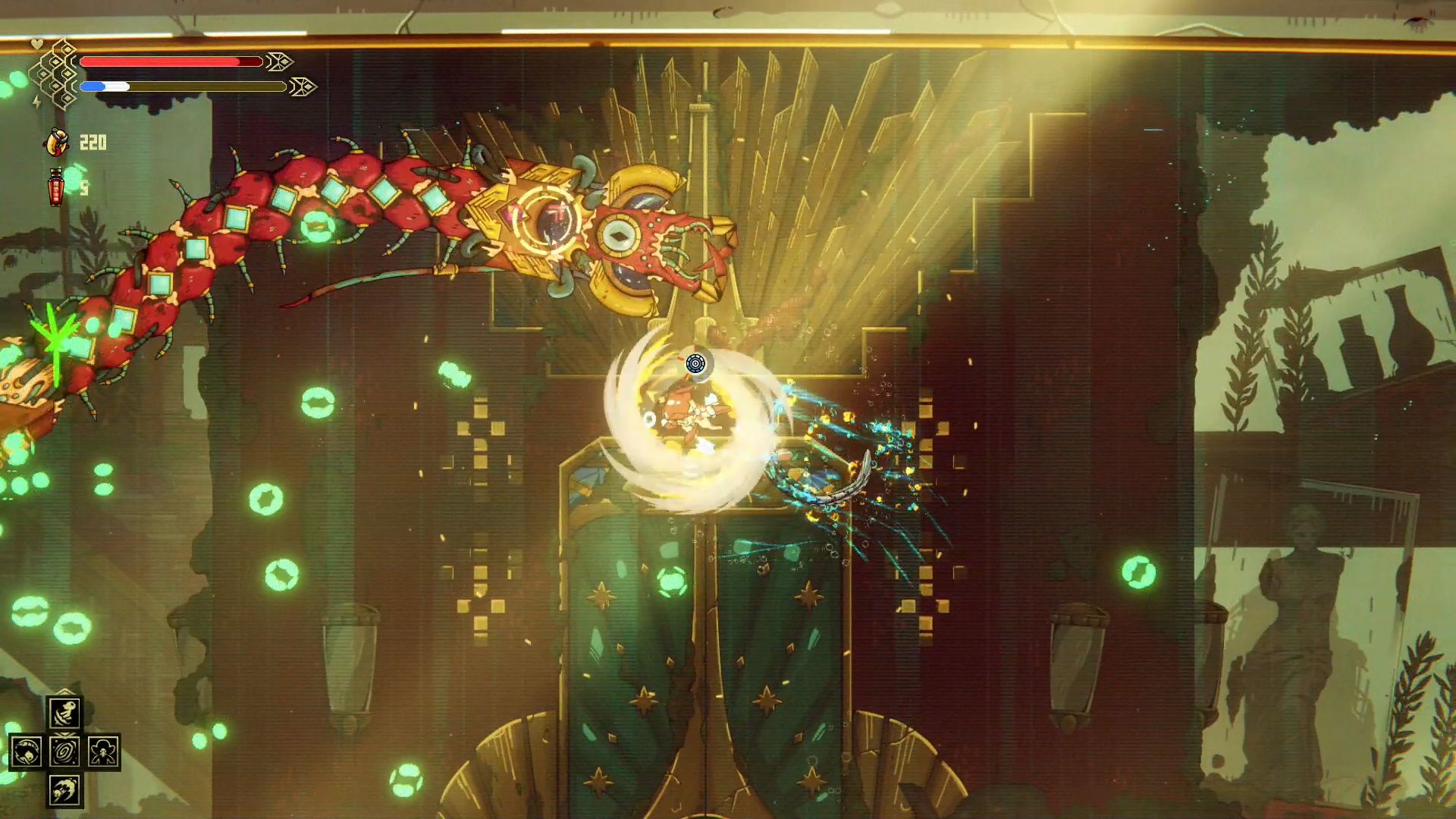Select the shrimp currency icon beside 220
1456x819 pixels.
tap(58, 142)
